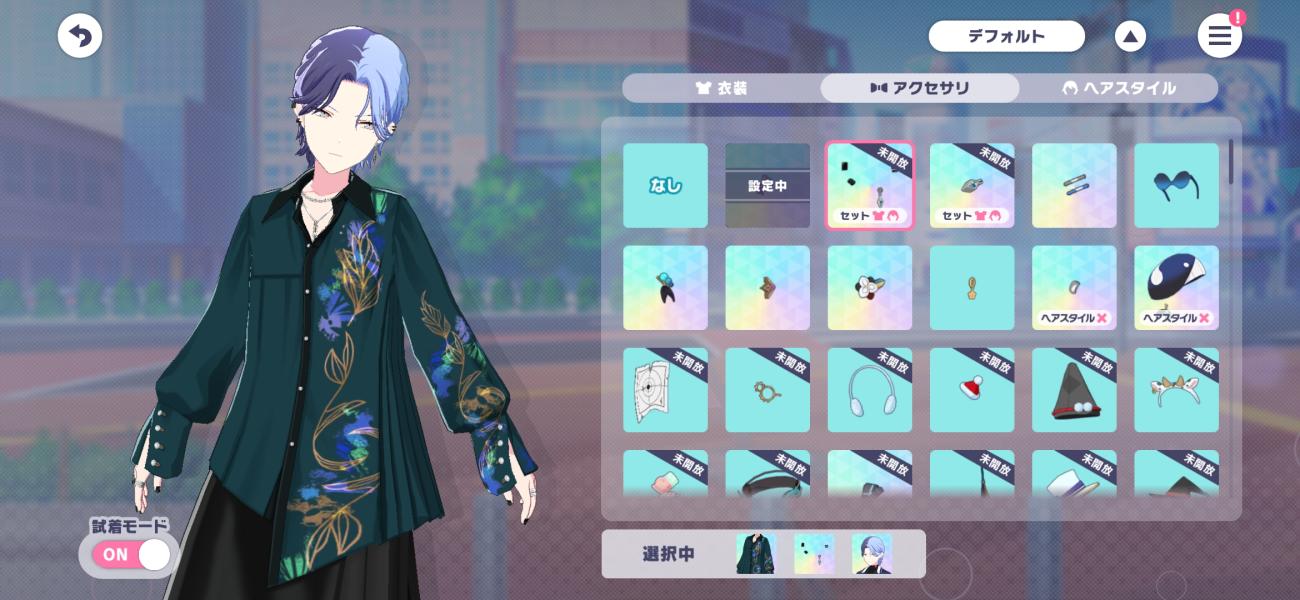This screenshot has height=600, width=1300.
Task: Go back with the return arrow button
Action: (80, 37)
